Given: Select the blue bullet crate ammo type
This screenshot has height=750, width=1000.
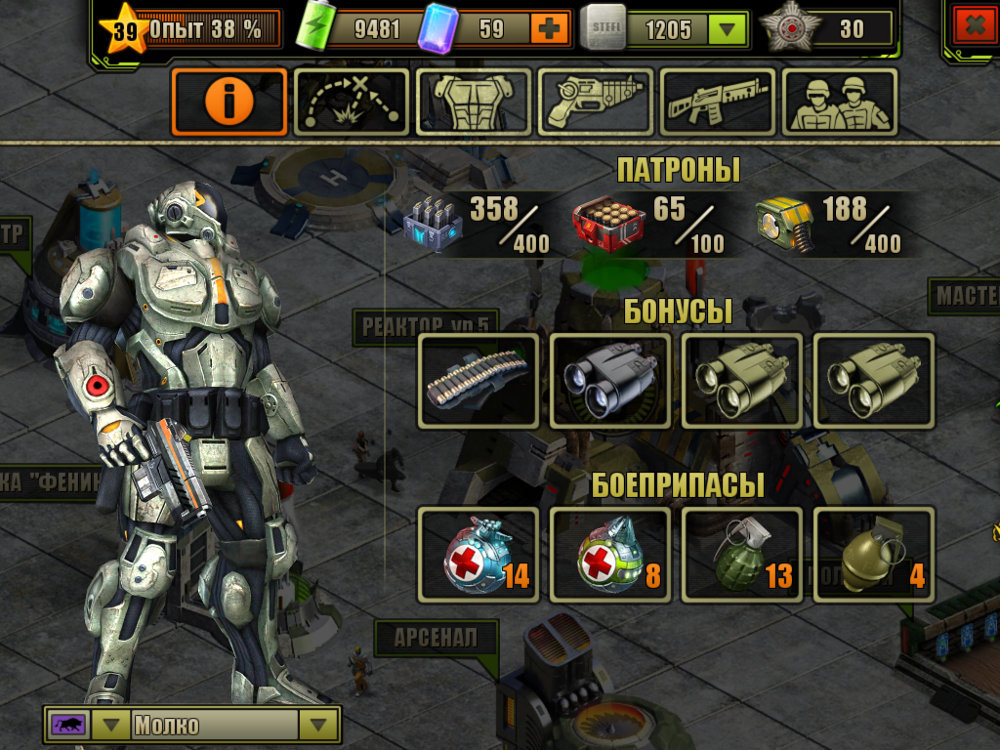Looking at the screenshot, I should (436, 223).
